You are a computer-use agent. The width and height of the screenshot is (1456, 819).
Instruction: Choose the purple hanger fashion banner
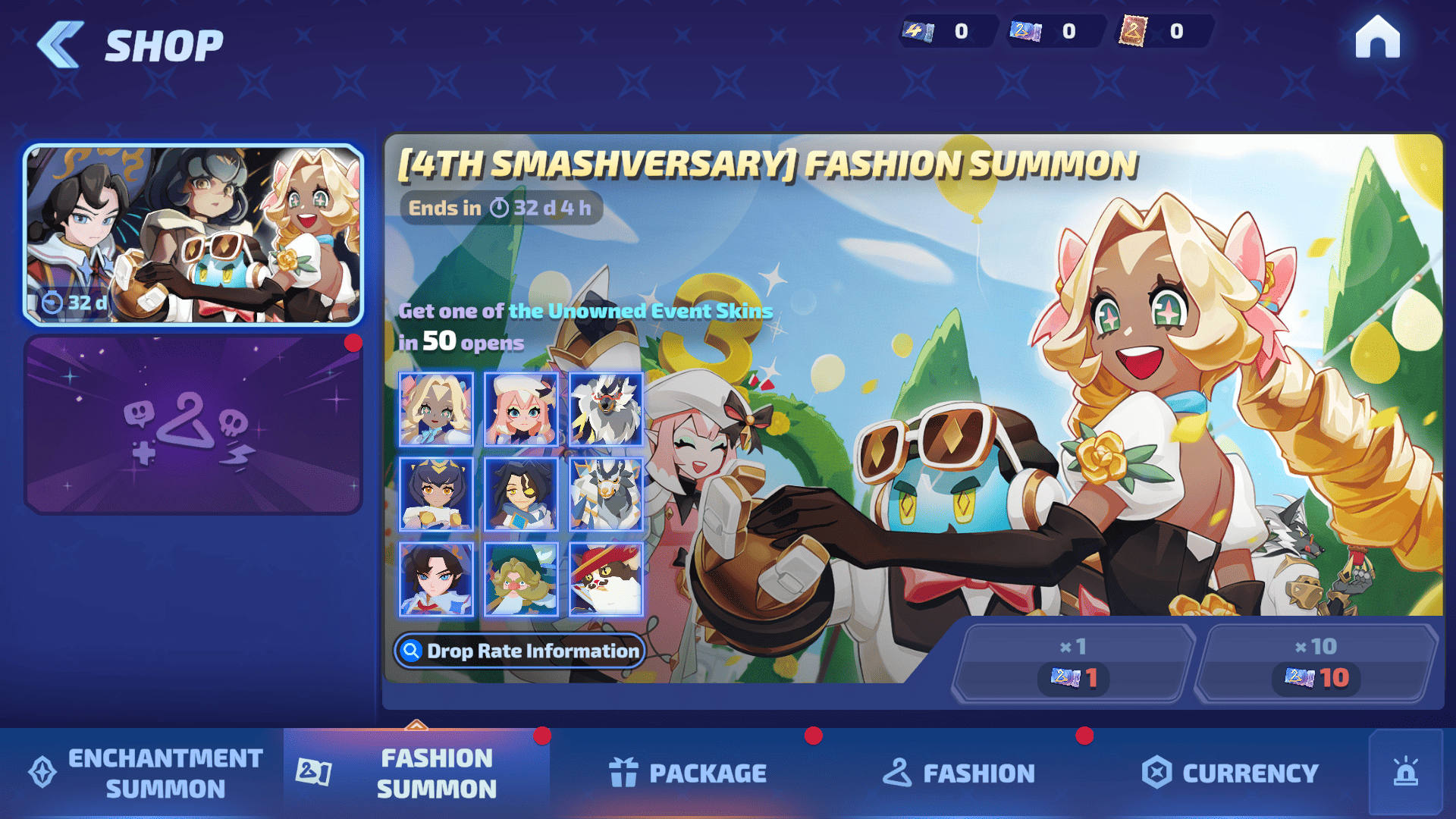click(193, 425)
